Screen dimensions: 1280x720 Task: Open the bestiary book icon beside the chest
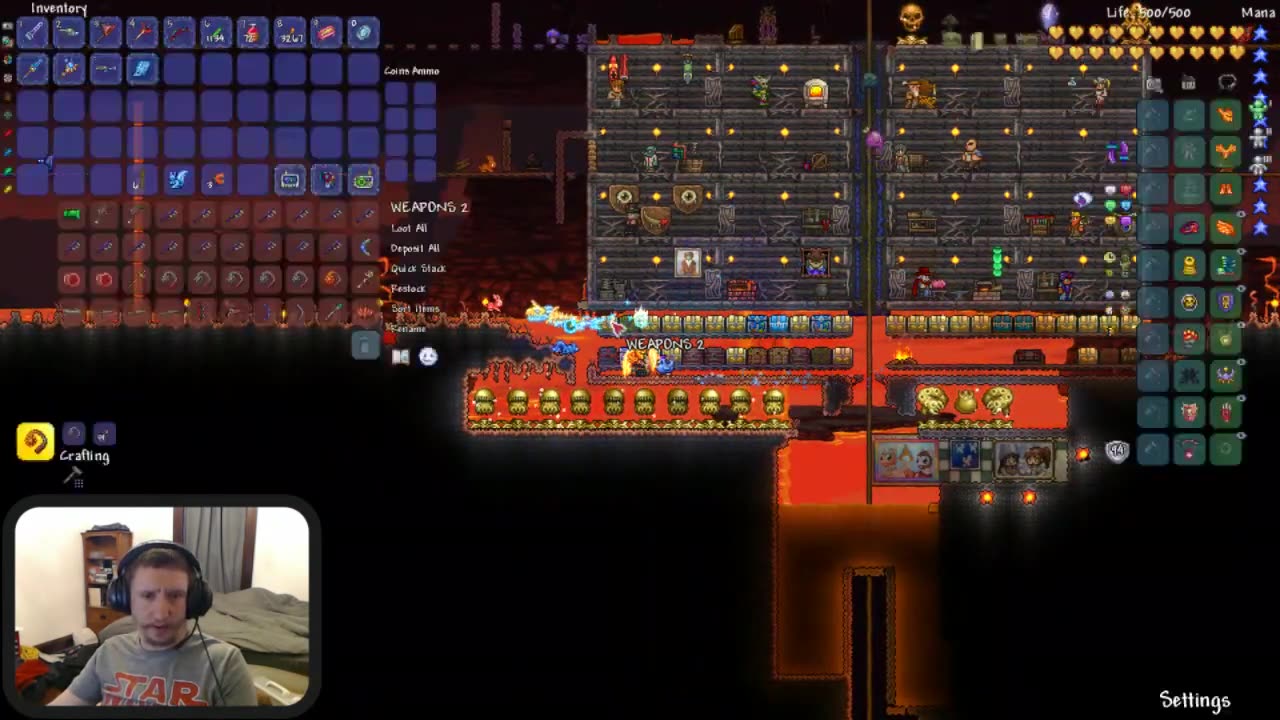tap(400, 356)
